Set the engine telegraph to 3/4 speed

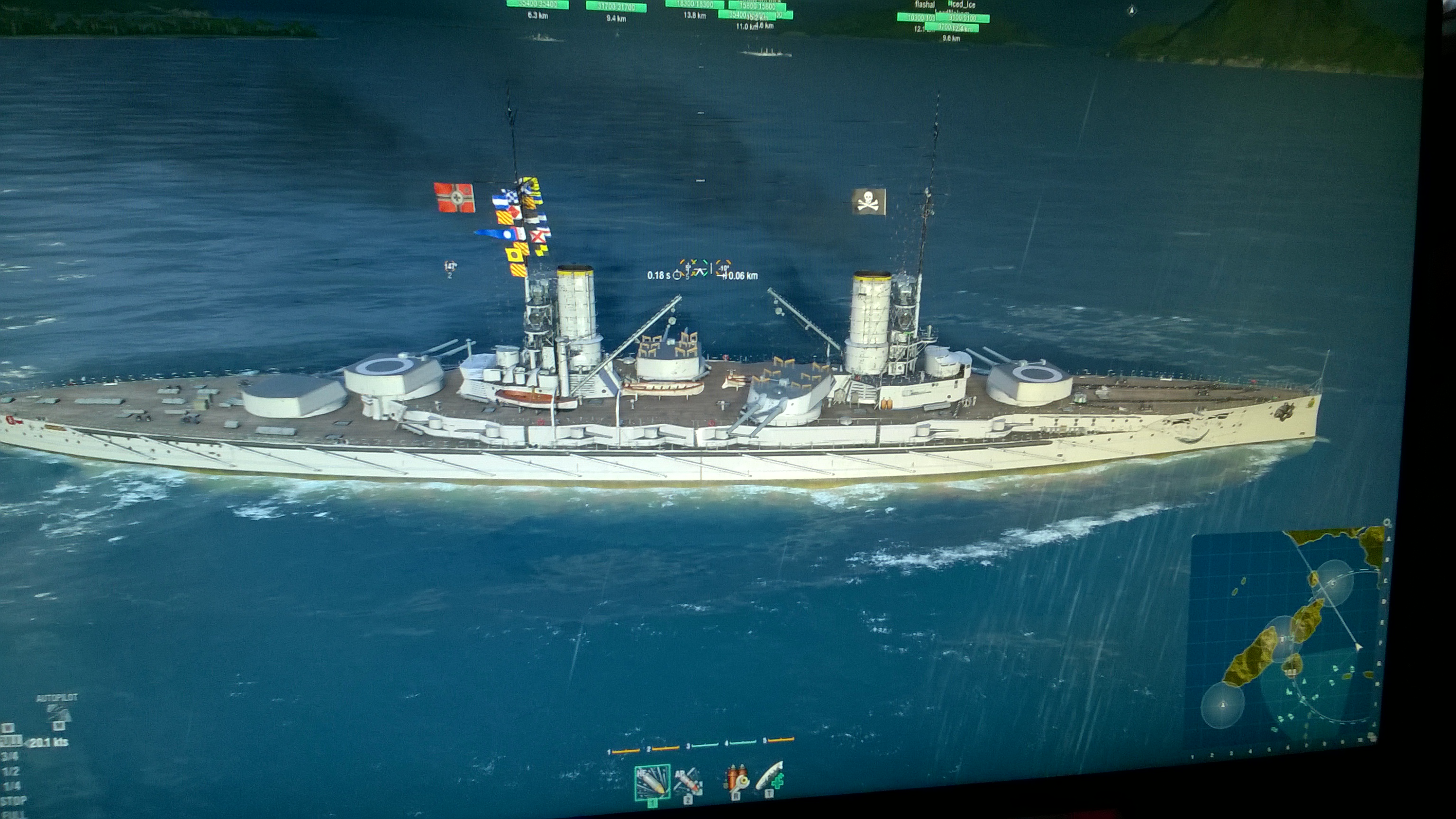(x=9, y=755)
